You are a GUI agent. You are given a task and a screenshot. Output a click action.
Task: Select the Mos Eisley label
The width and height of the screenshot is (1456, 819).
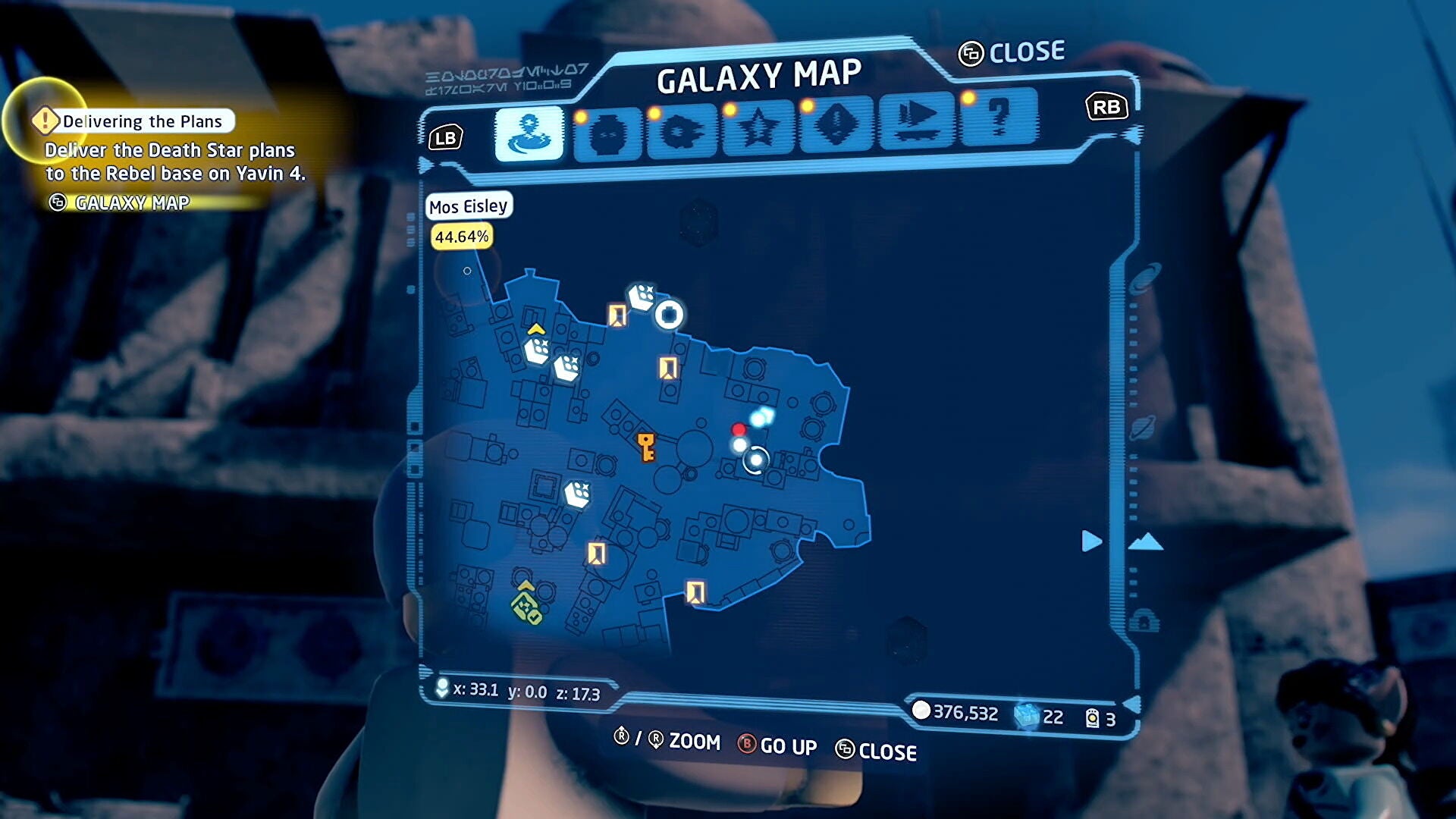(x=469, y=206)
